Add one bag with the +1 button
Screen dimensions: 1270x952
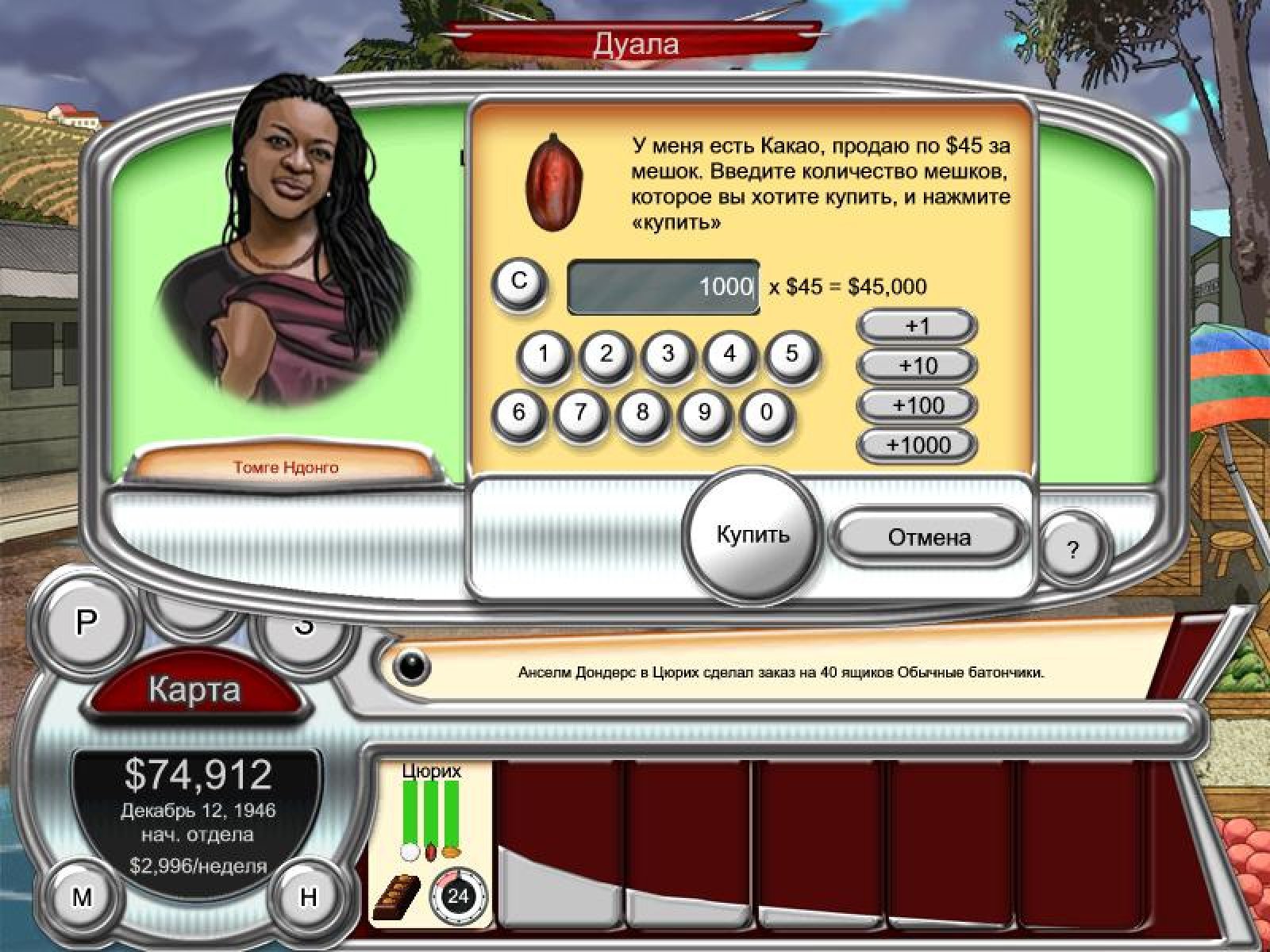918,325
